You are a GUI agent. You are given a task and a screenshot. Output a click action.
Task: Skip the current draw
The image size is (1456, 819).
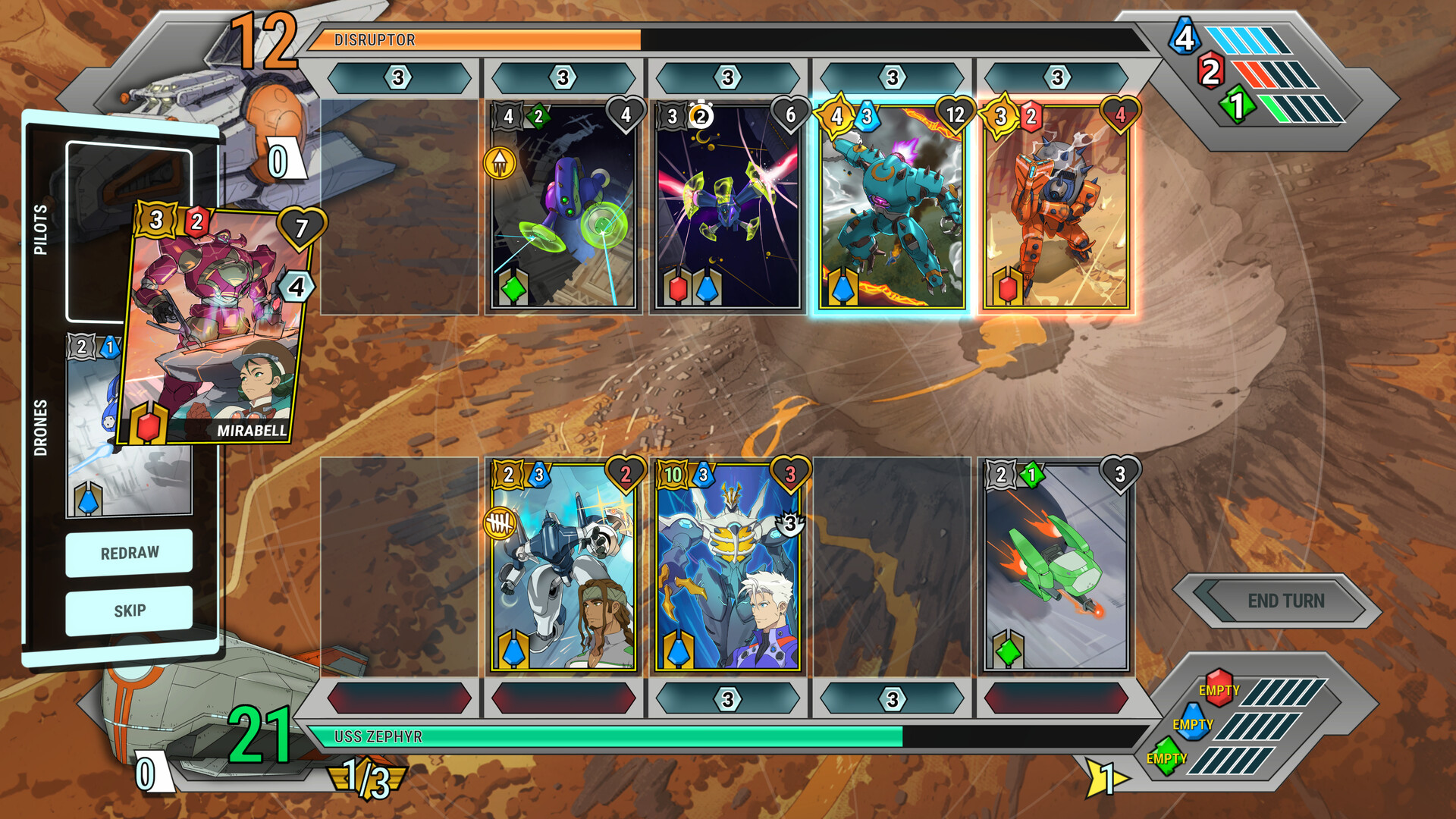[129, 610]
